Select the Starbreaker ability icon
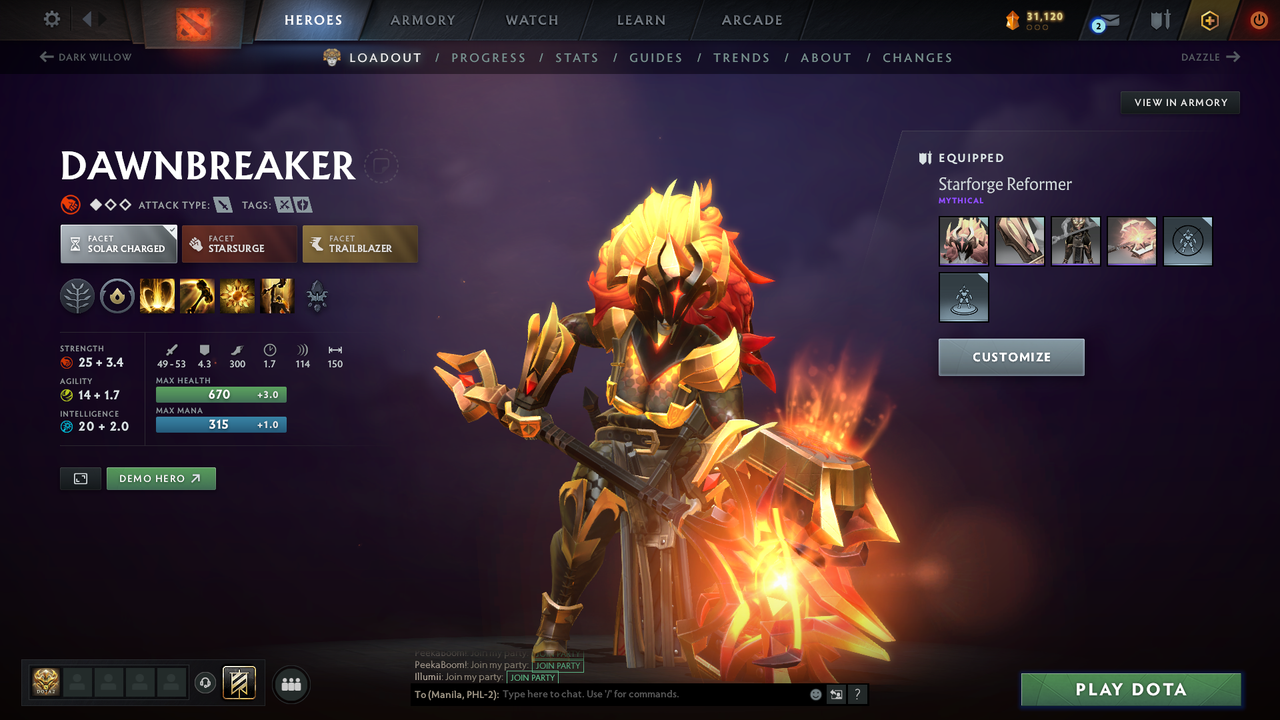The width and height of the screenshot is (1280, 720). coord(157,295)
